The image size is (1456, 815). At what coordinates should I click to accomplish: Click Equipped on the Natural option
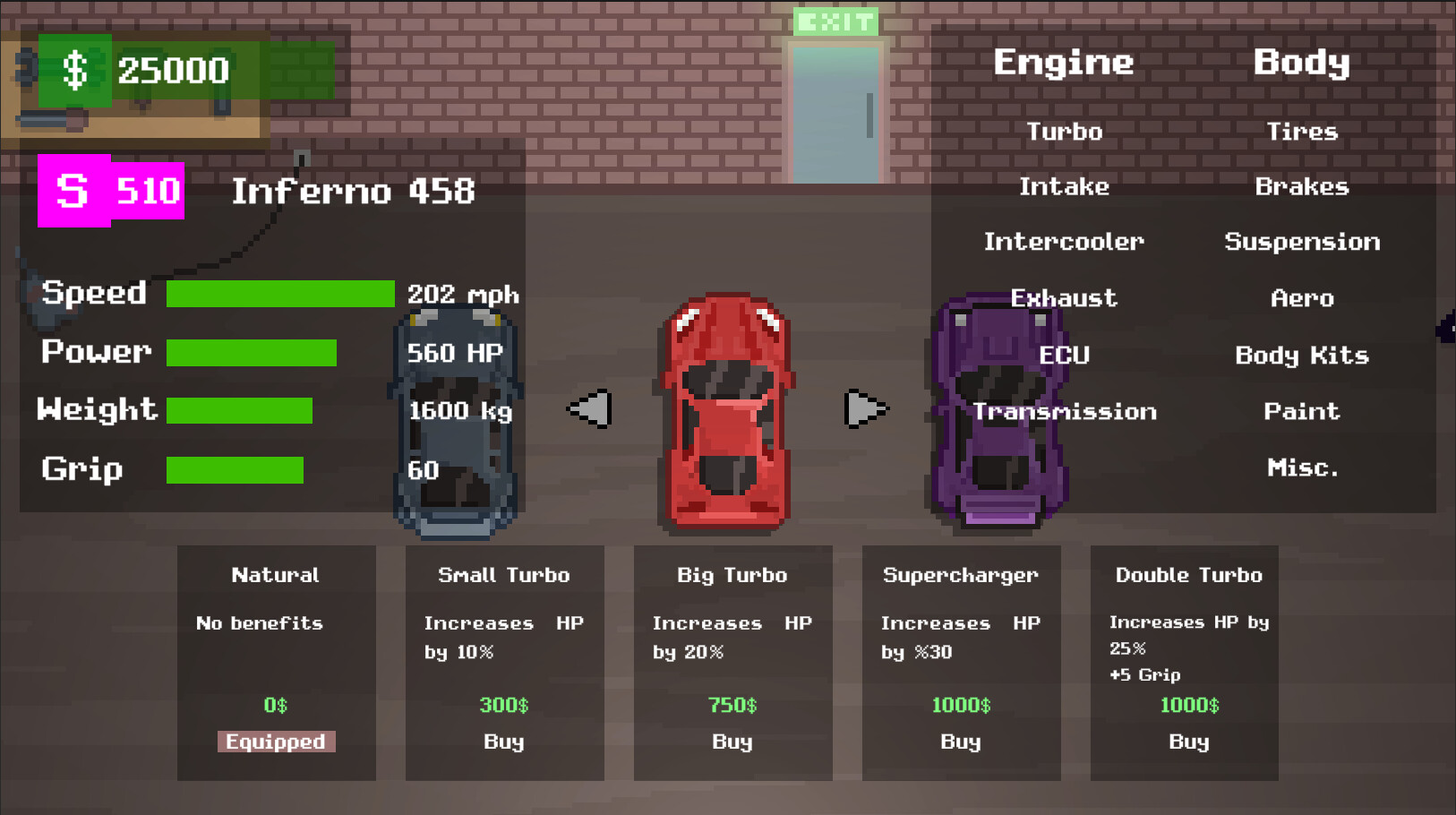pos(276,742)
